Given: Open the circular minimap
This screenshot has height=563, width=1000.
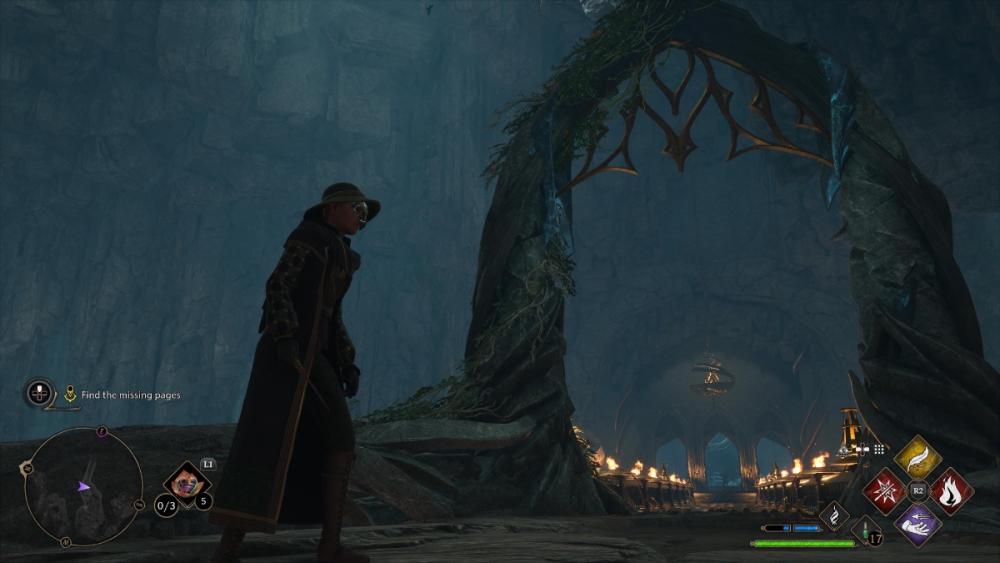Looking at the screenshot, I should [82, 486].
